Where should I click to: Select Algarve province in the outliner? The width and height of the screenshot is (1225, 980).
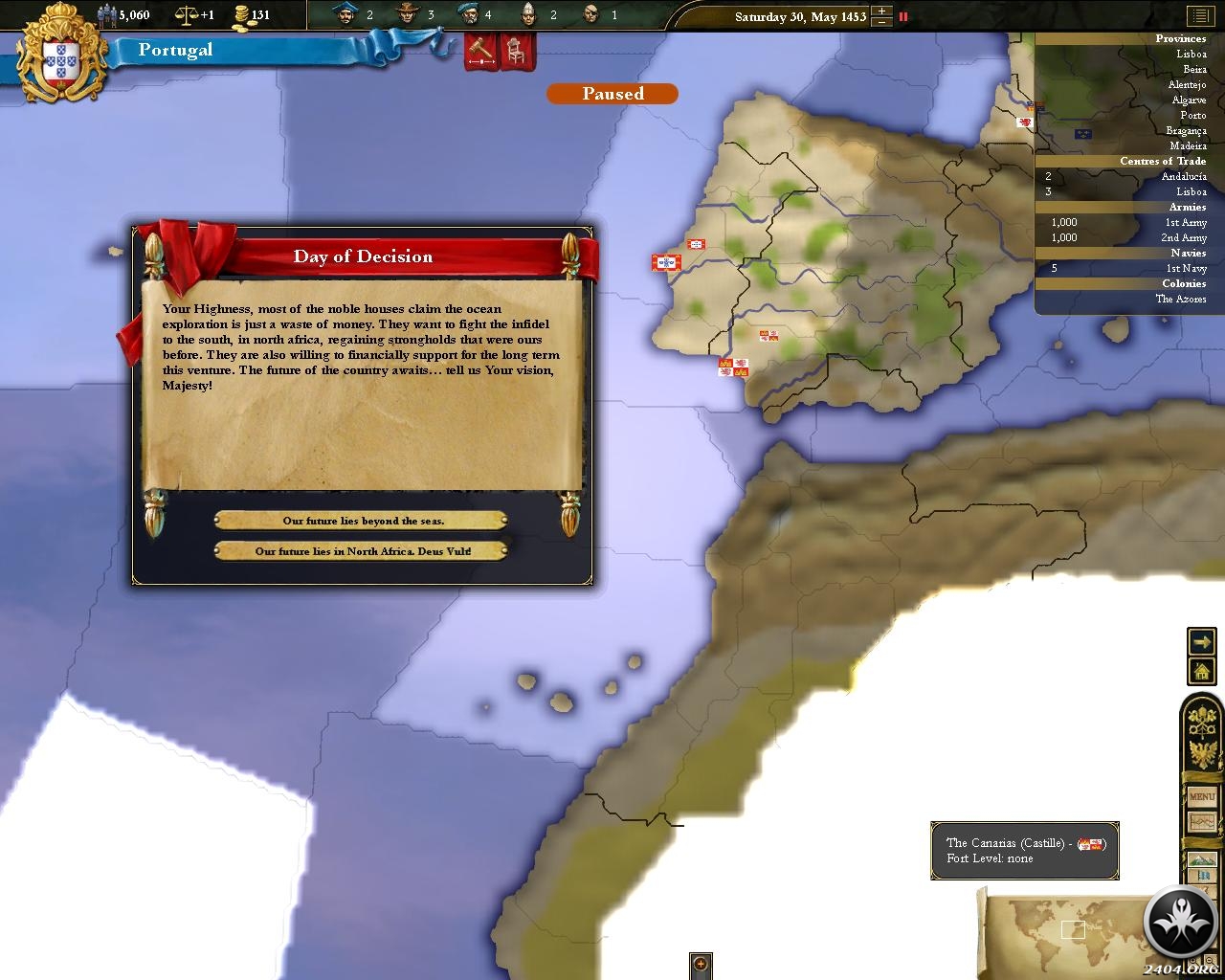point(1189,100)
